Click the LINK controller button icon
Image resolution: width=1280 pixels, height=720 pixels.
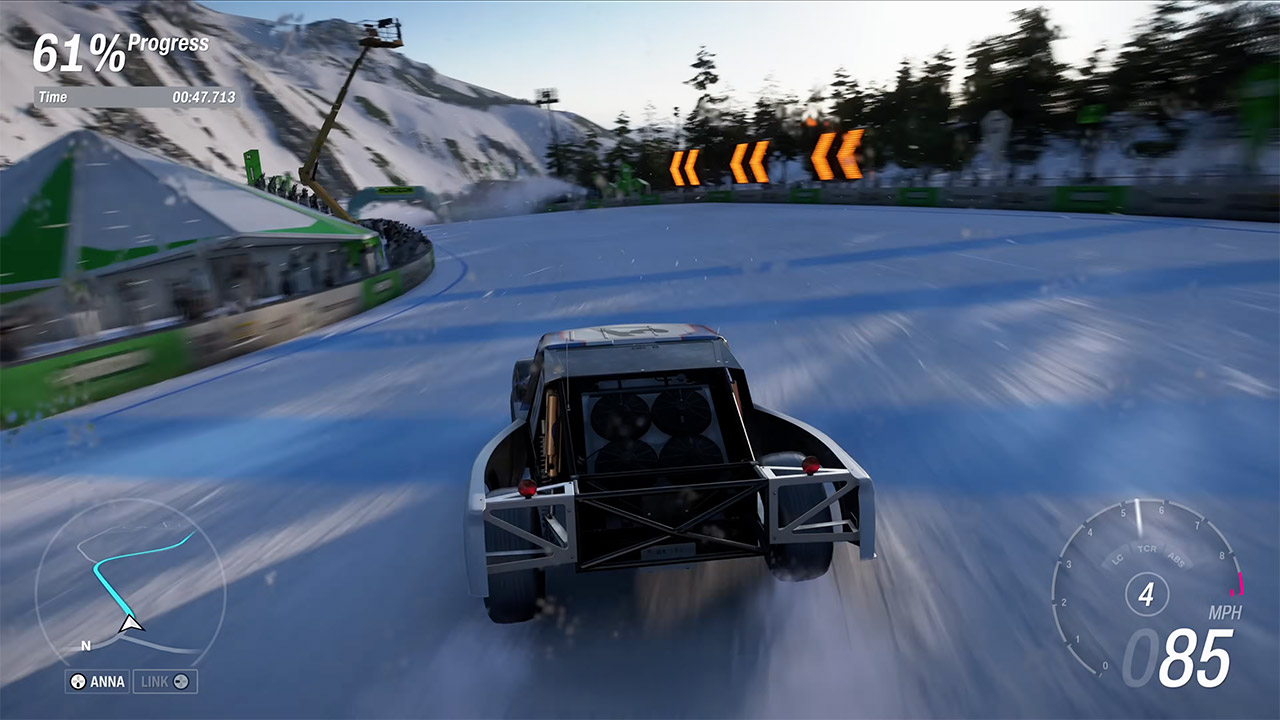(x=181, y=682)
